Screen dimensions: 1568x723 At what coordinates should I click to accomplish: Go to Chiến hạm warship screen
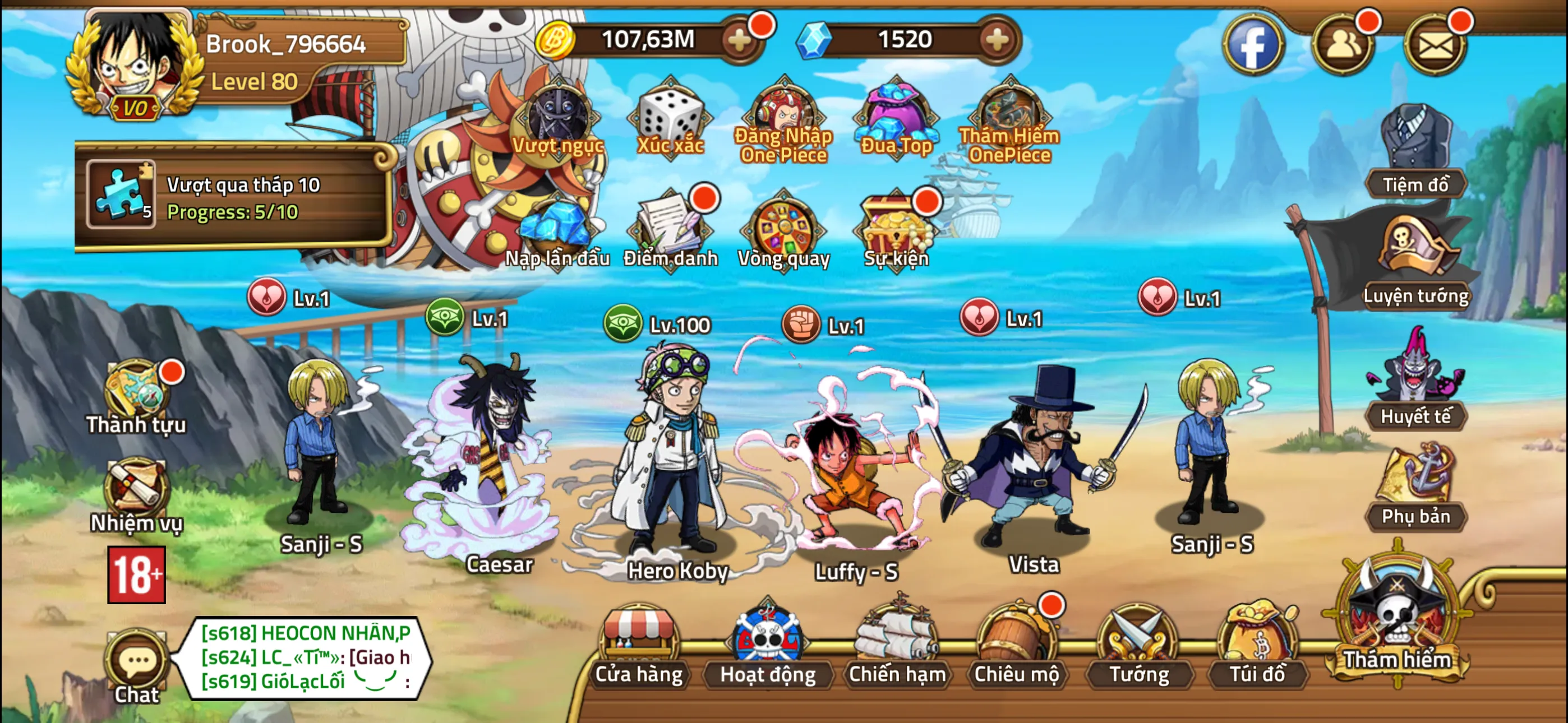point(897,646)
